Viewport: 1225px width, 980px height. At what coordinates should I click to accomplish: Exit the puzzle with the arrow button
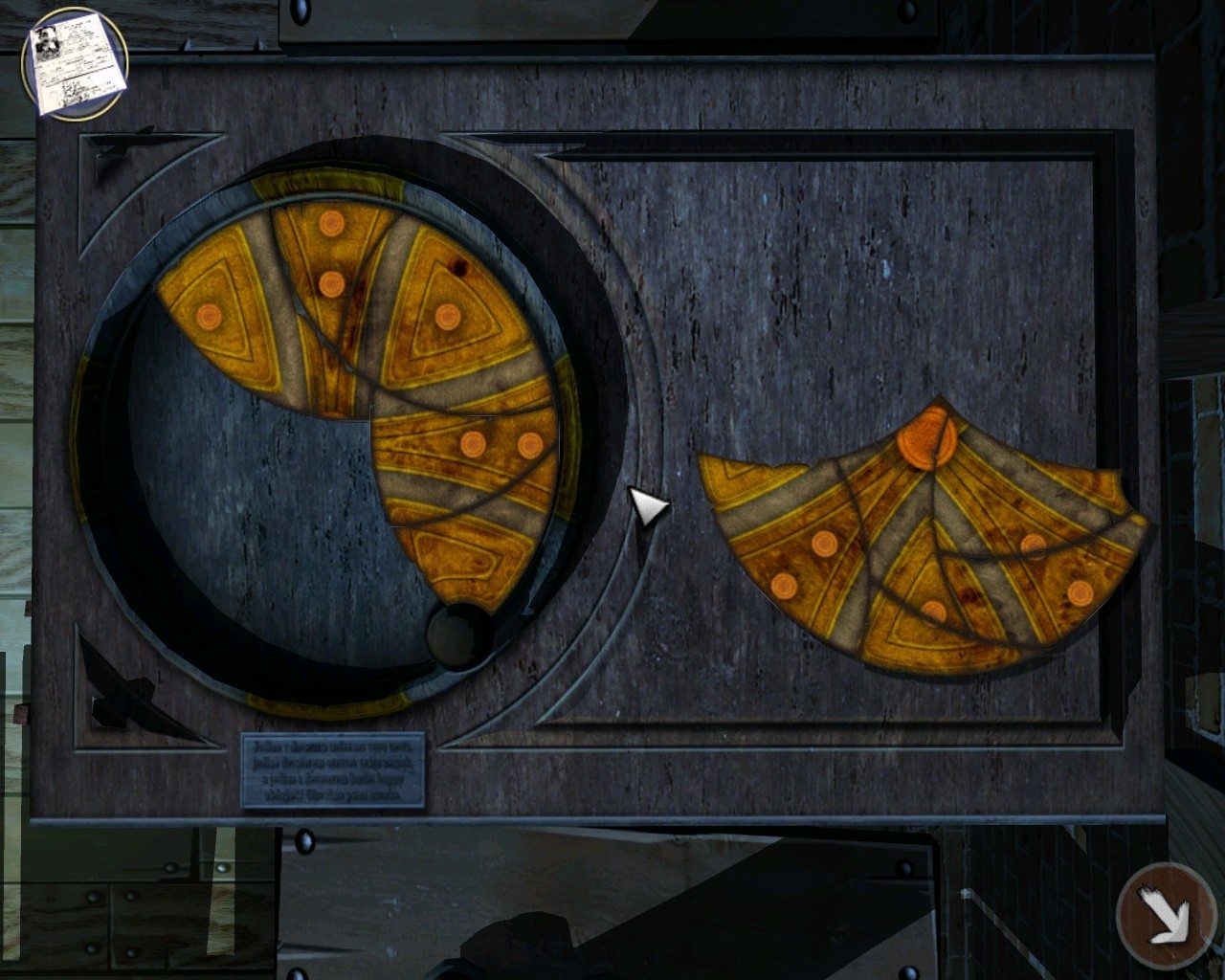coord(1165,915)
